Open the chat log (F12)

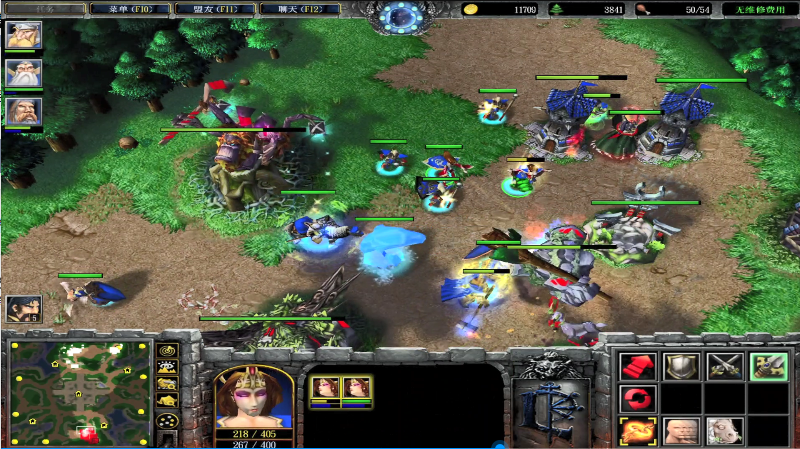pyautogui.click(x=297, y=9)
